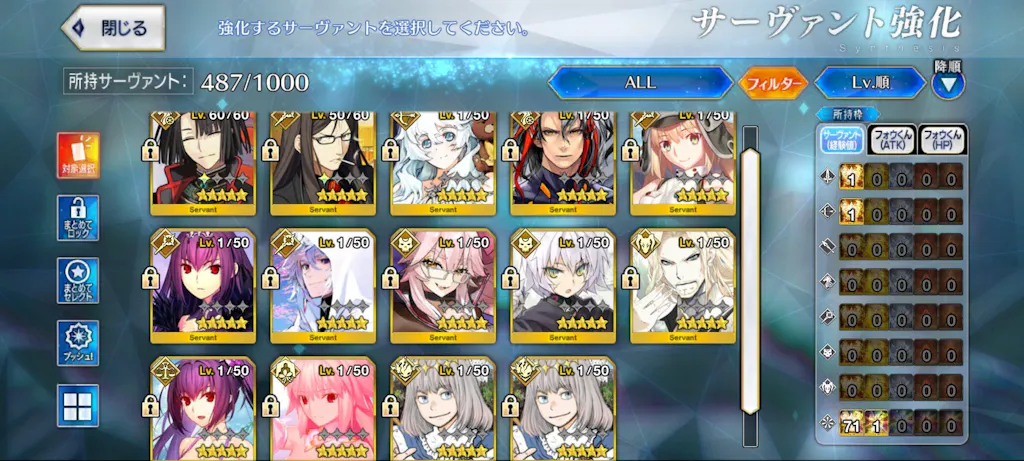Change the Lv. sort order option
Image resolution: width=1024 pixels, height=461 pixels.
(x=868, y=83)
